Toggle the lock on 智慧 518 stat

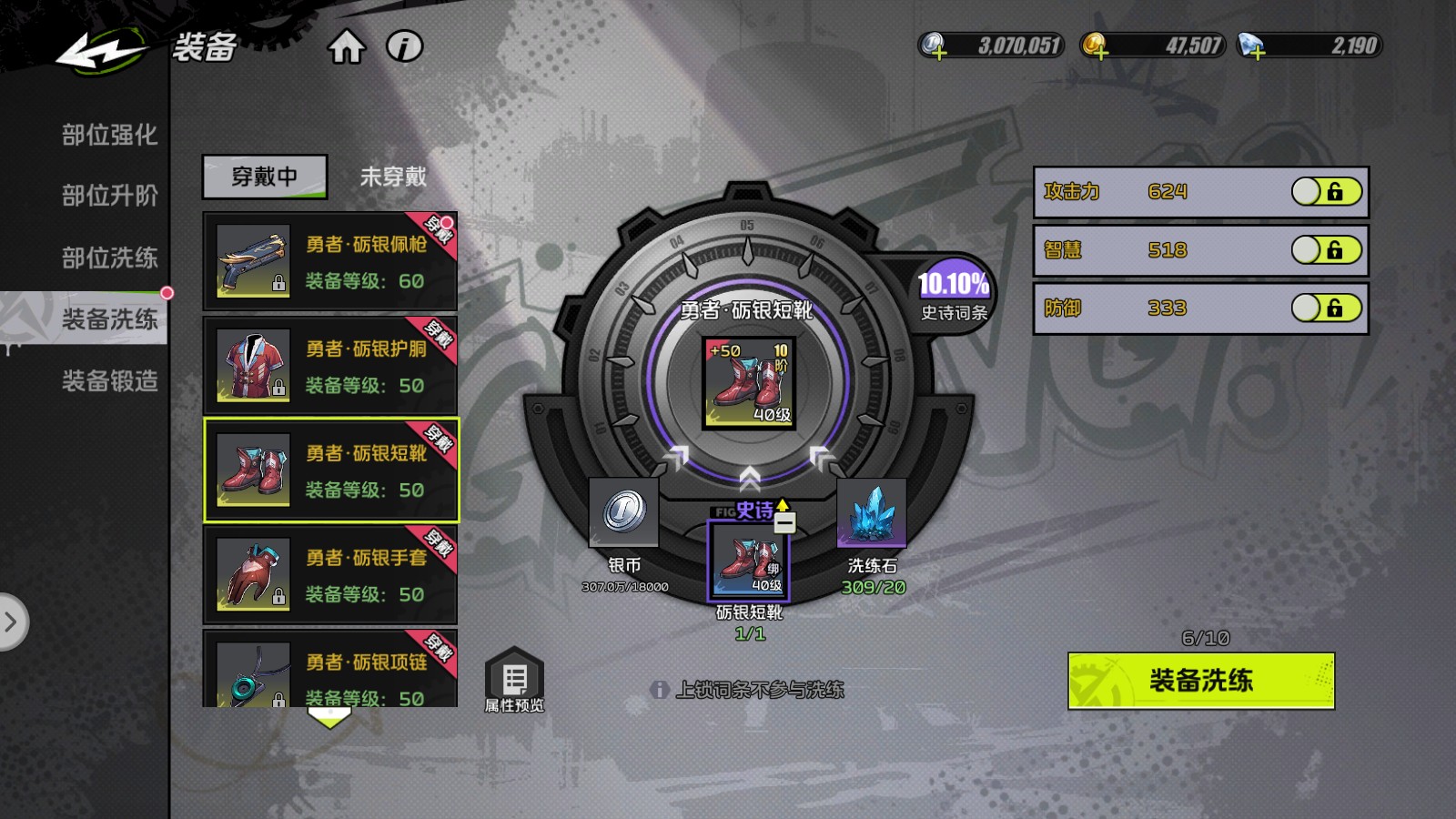click(x=1326, y=250)
